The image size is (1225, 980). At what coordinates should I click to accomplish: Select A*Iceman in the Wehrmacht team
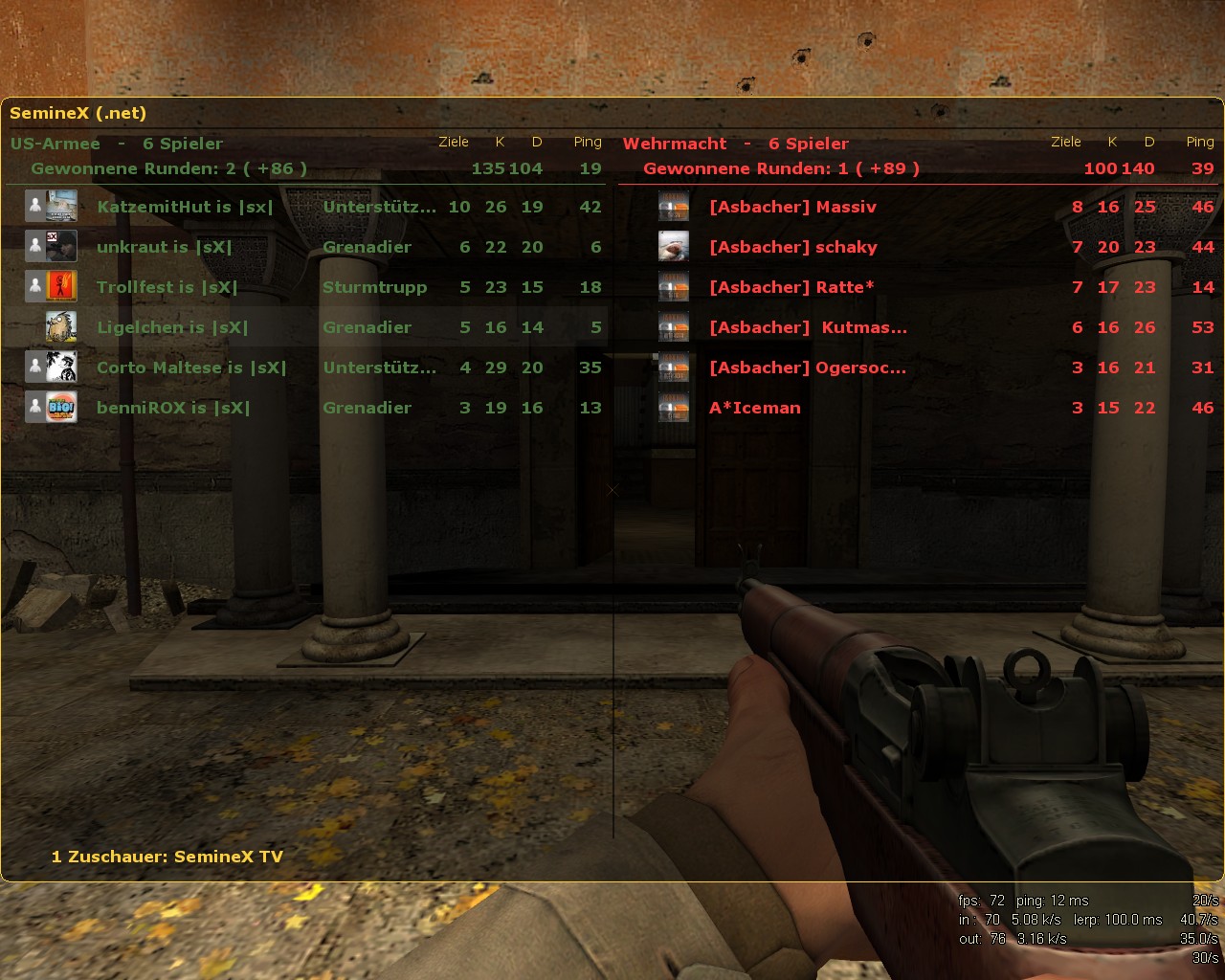tap(754, 408)
